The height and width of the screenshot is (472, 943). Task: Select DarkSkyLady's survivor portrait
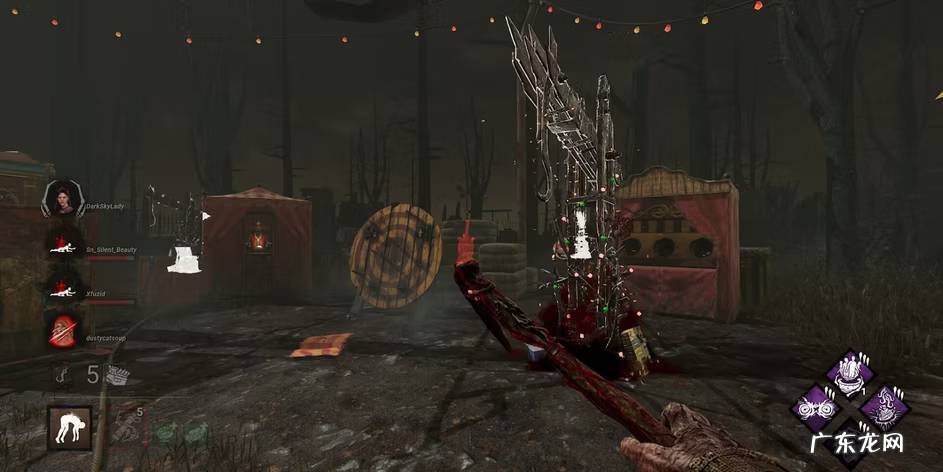click(x=63, y=198)
